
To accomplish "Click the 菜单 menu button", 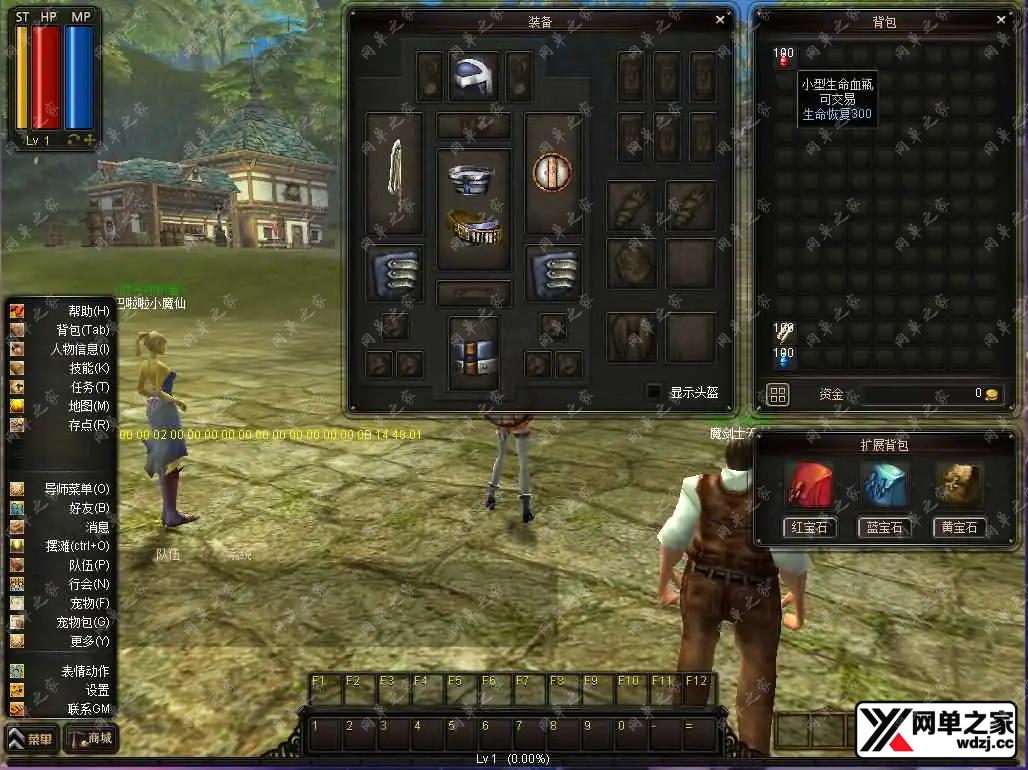I will 32,740.
